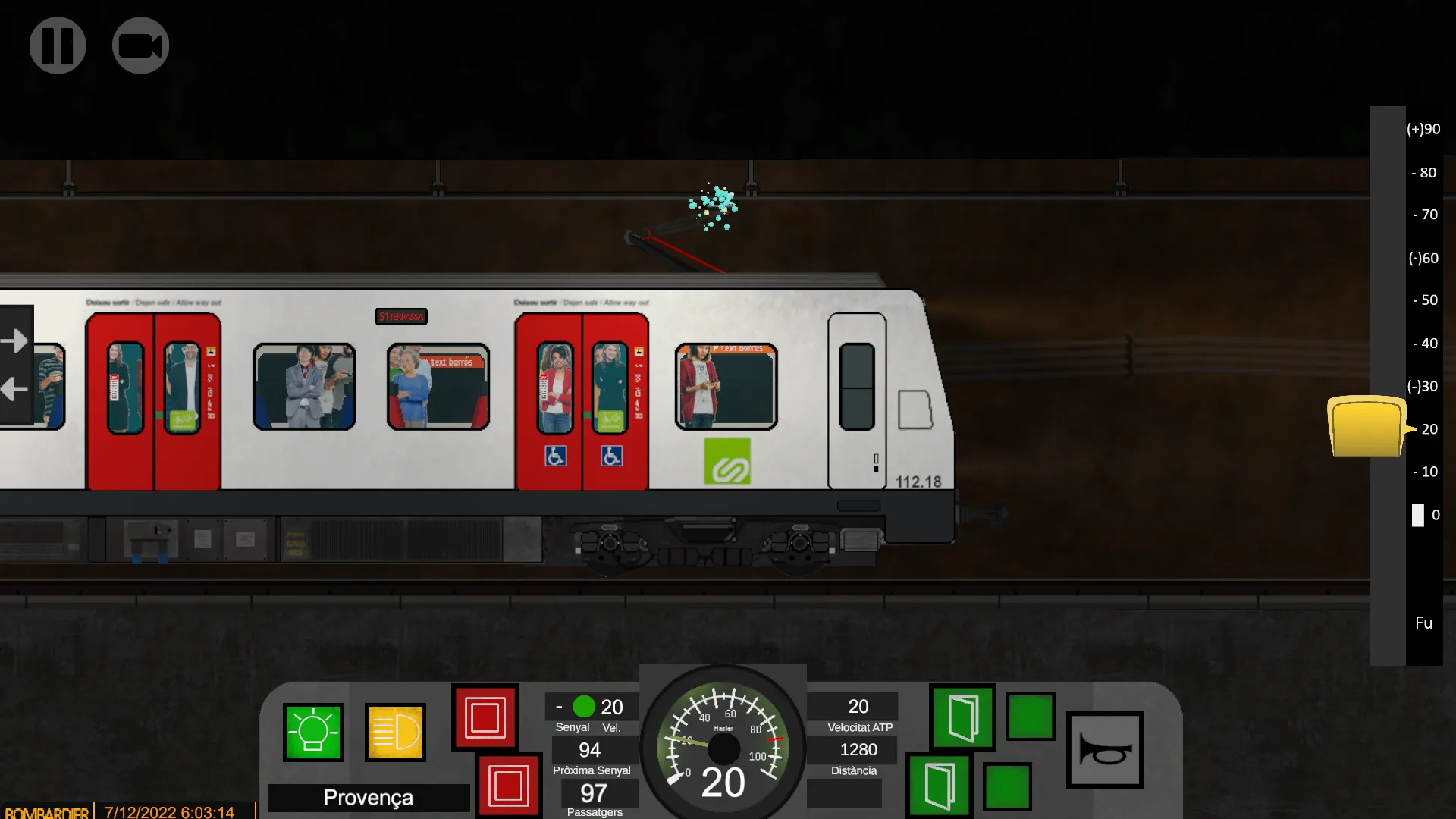Toggle the headlights

coord(395,733)
